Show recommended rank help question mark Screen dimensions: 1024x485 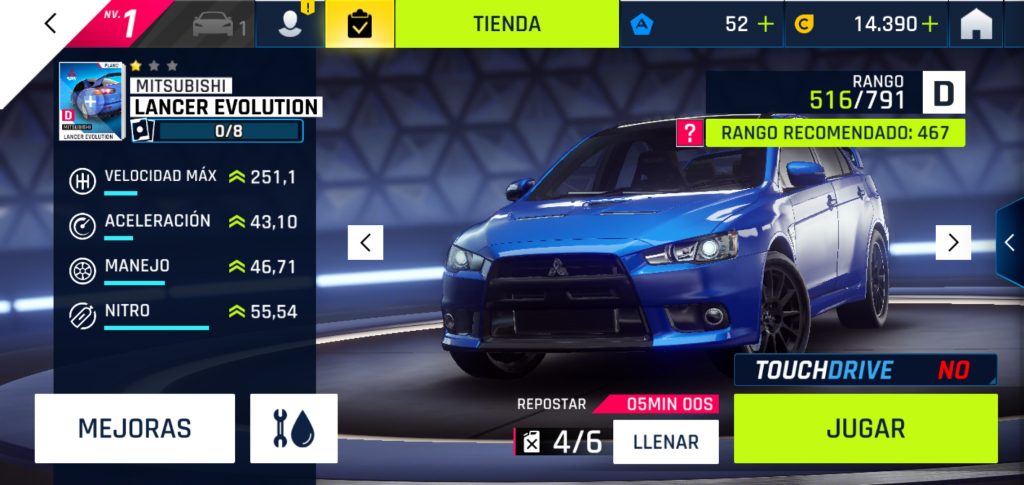(688, 133)
